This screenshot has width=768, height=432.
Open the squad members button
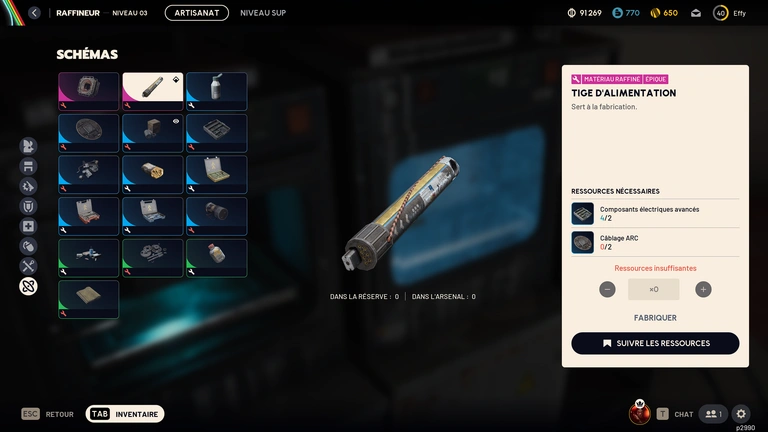[x=713, y=413]
